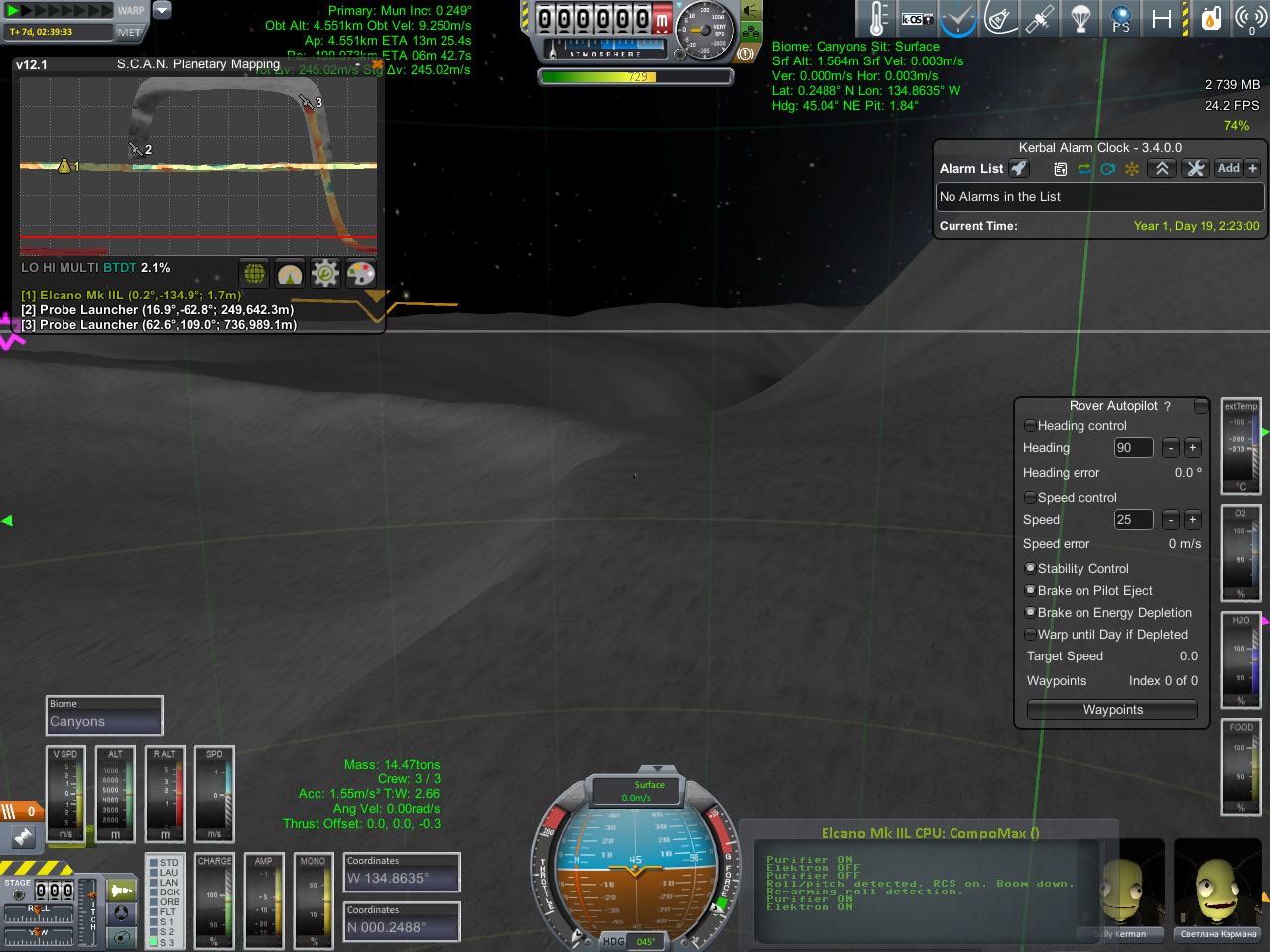Open the kOS toolbar button
Viewport: 1270px width, 952px height.
point(917,19)
